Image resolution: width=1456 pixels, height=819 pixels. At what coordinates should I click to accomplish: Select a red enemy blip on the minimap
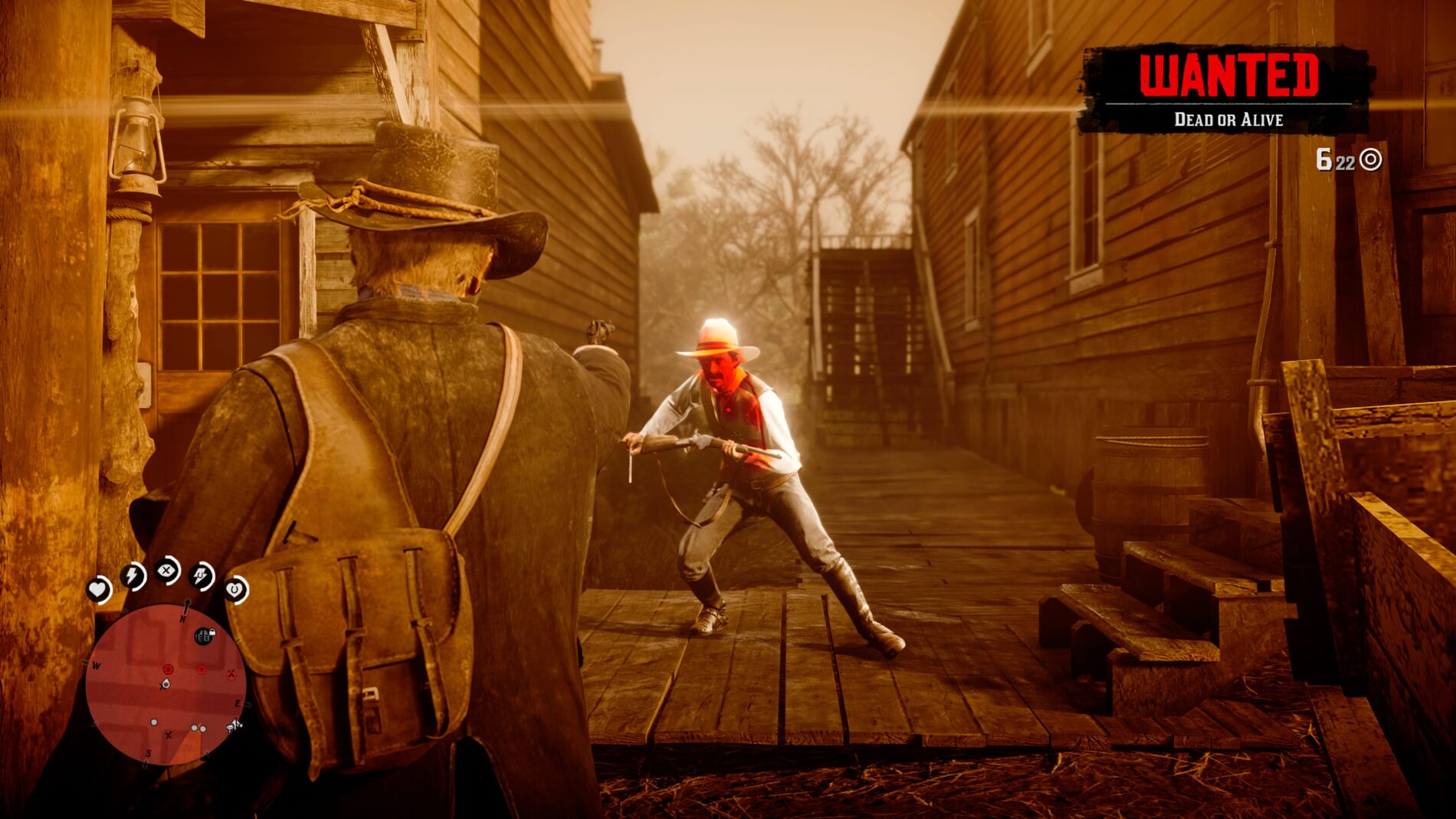pyautogui.click(x=168, y=670)
